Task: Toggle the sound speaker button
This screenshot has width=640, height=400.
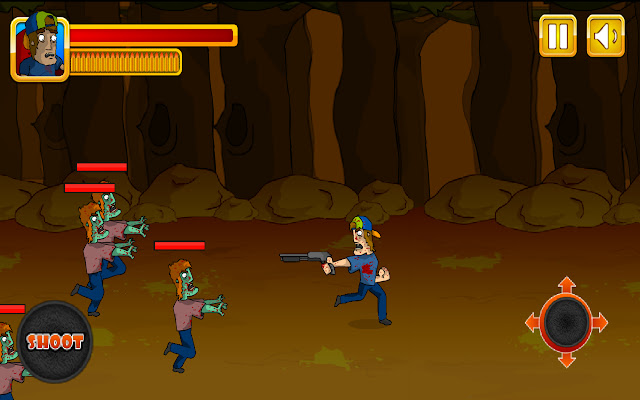Action: pyautogui.click(x=605, y=36)
